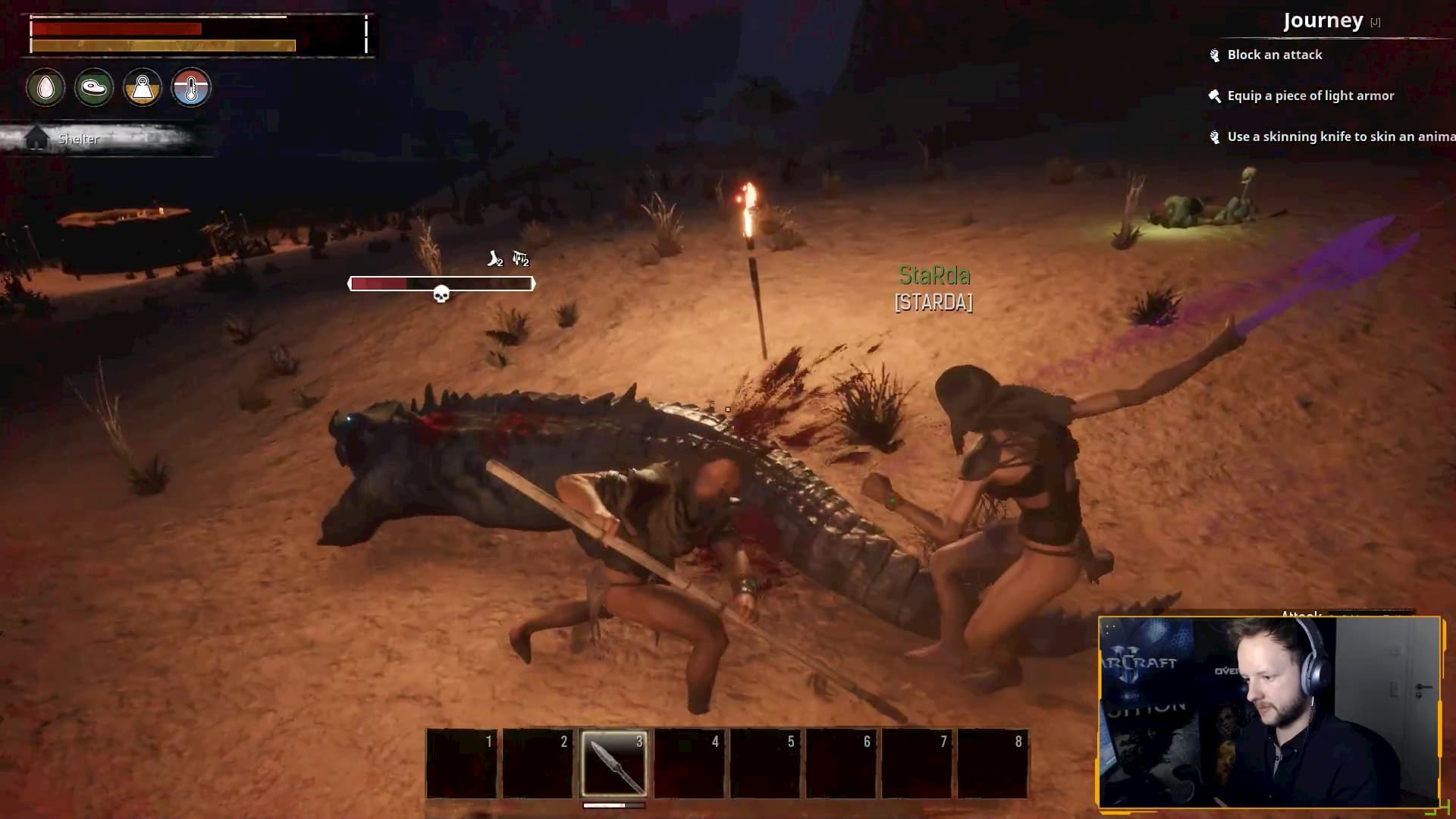Select the spear in hotbar slot 3
Viewport: 1456px width, 819px height.
point(613,763)
